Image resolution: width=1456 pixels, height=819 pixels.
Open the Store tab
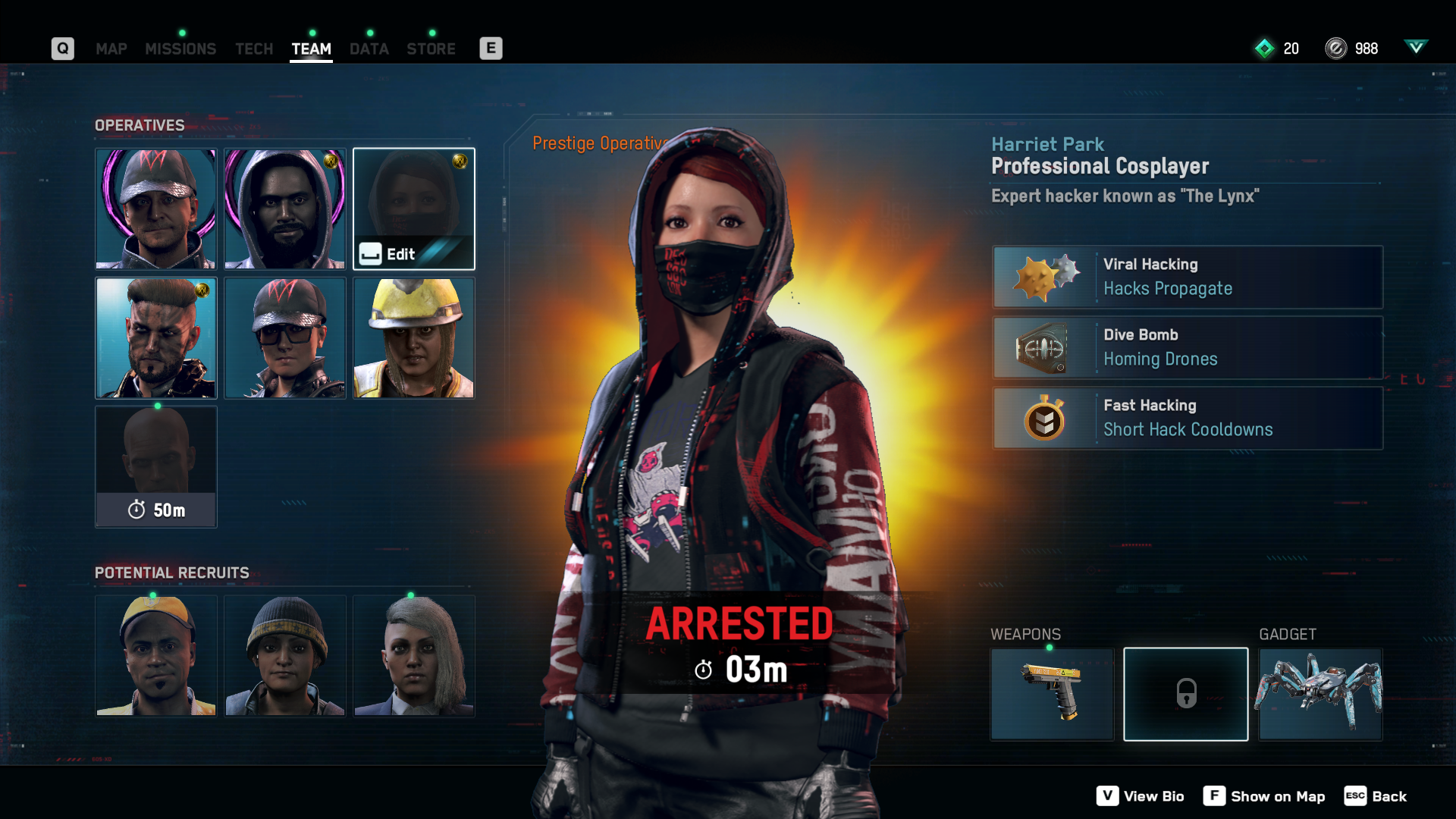pos(431,49)
